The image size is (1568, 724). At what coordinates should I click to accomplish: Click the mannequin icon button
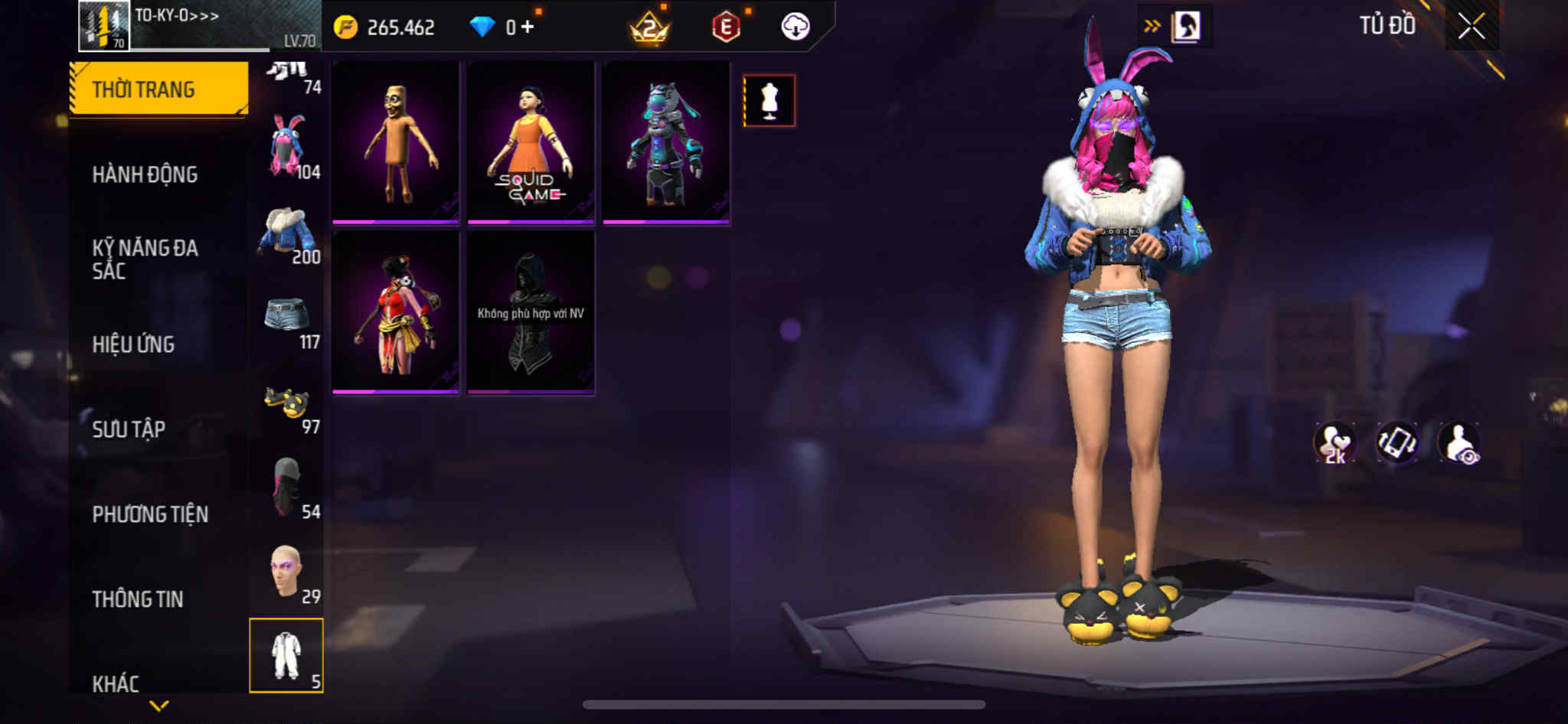(769, 100)
